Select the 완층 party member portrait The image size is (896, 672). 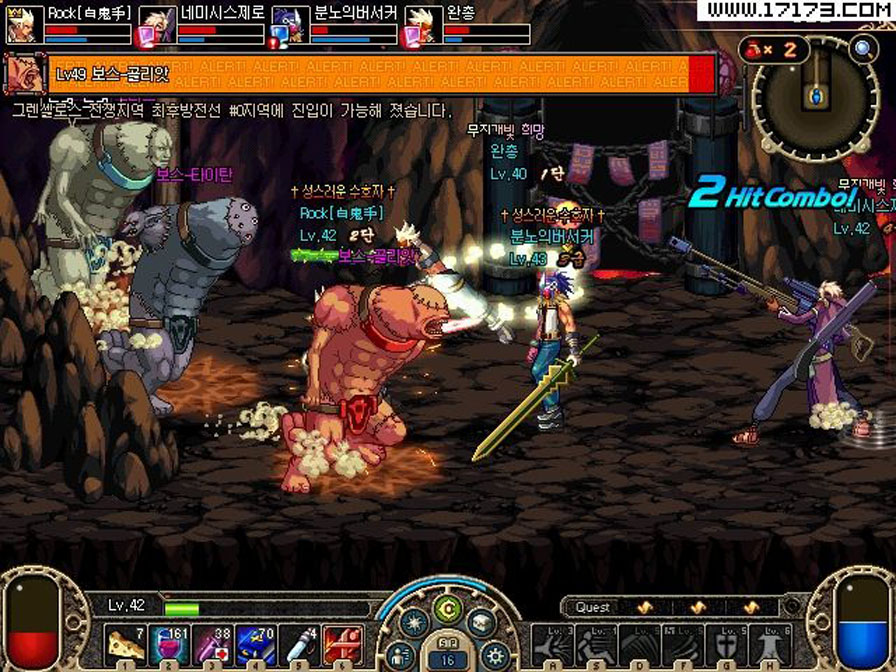(x=420, y=25)
